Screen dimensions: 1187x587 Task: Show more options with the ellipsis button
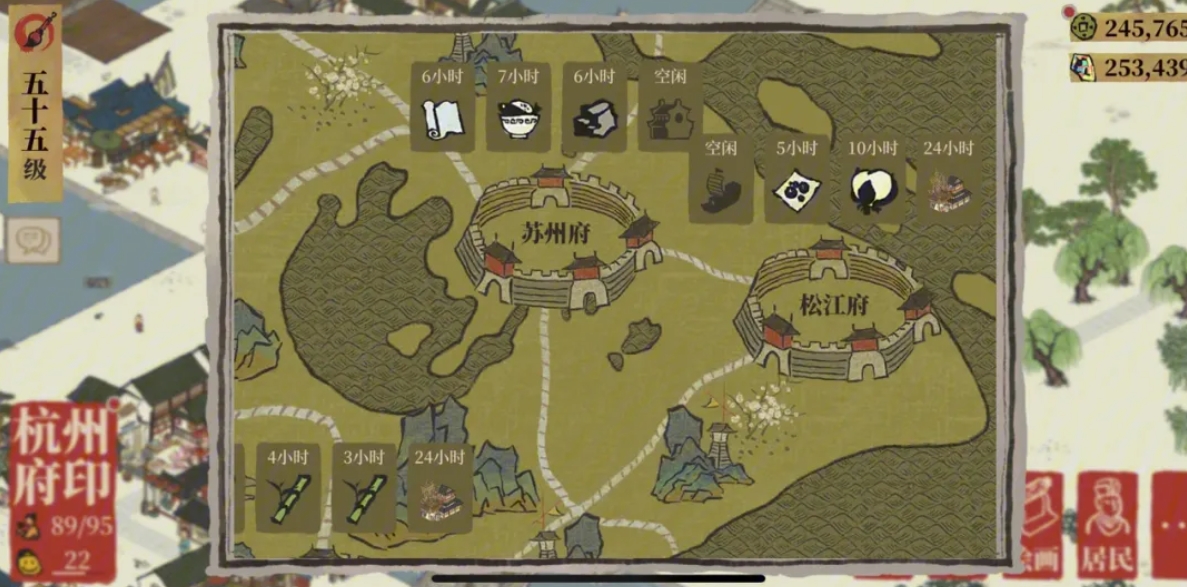[x=1170, y=522]
